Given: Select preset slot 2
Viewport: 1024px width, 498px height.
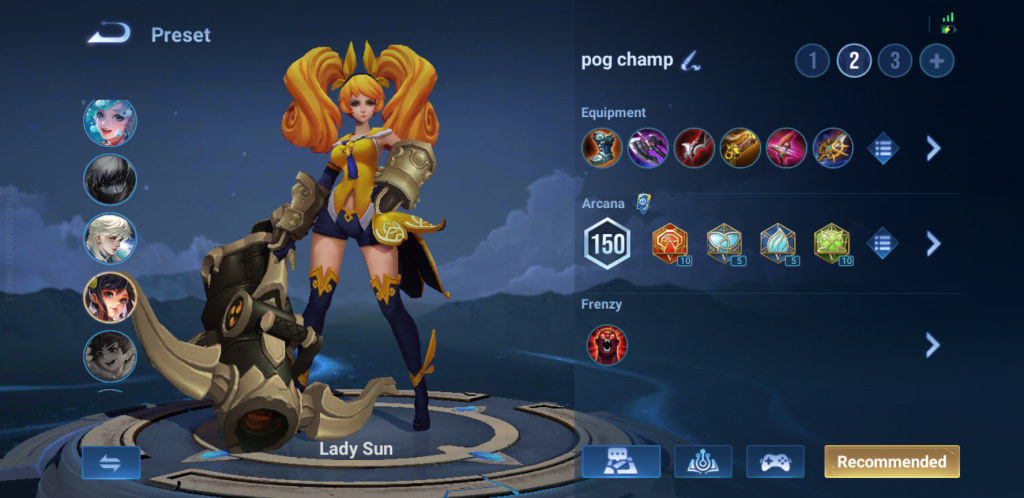Looking at the screenshot, I should coord(853,62).
